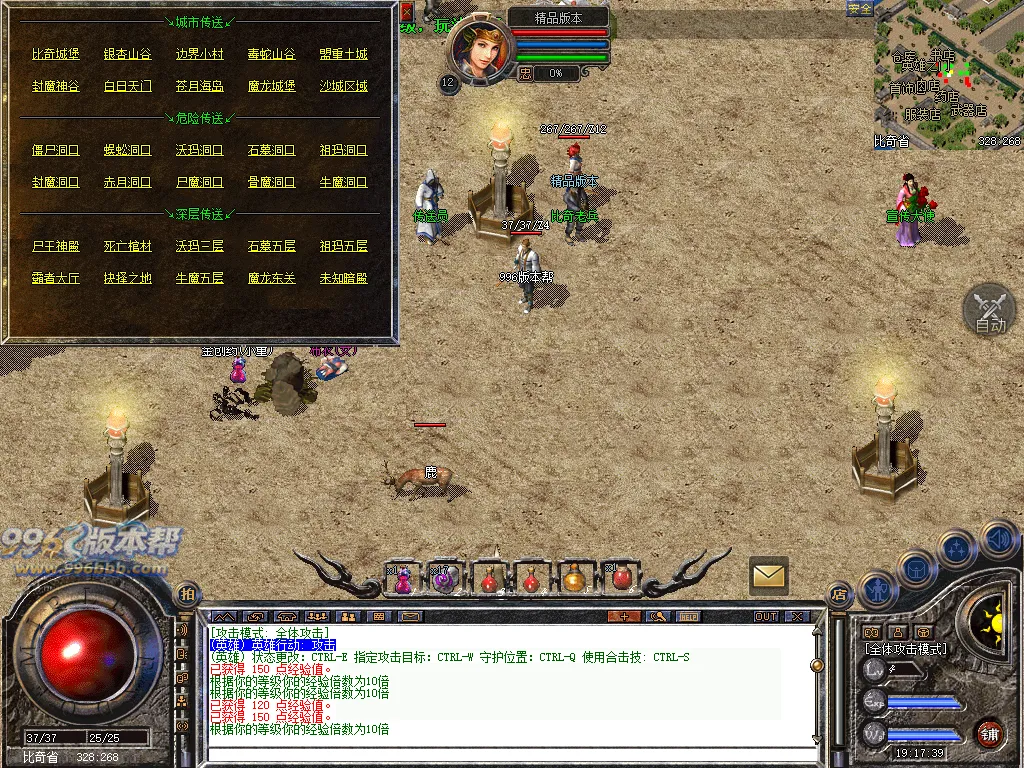The width and height of the screenshot is (1024, 768).
Task: Click the OUT button on chat bar
Action: click(x=766, y=616)
